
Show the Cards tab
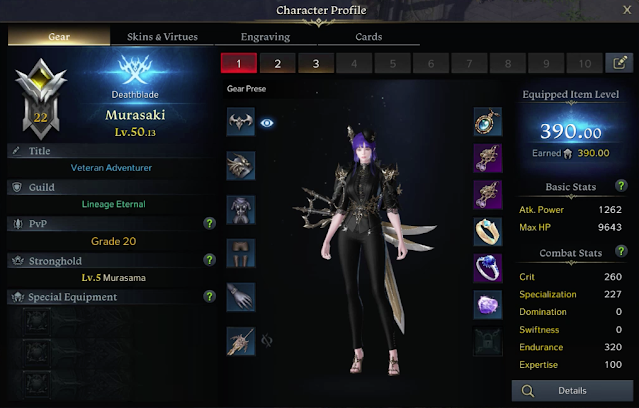coord(369,37)
